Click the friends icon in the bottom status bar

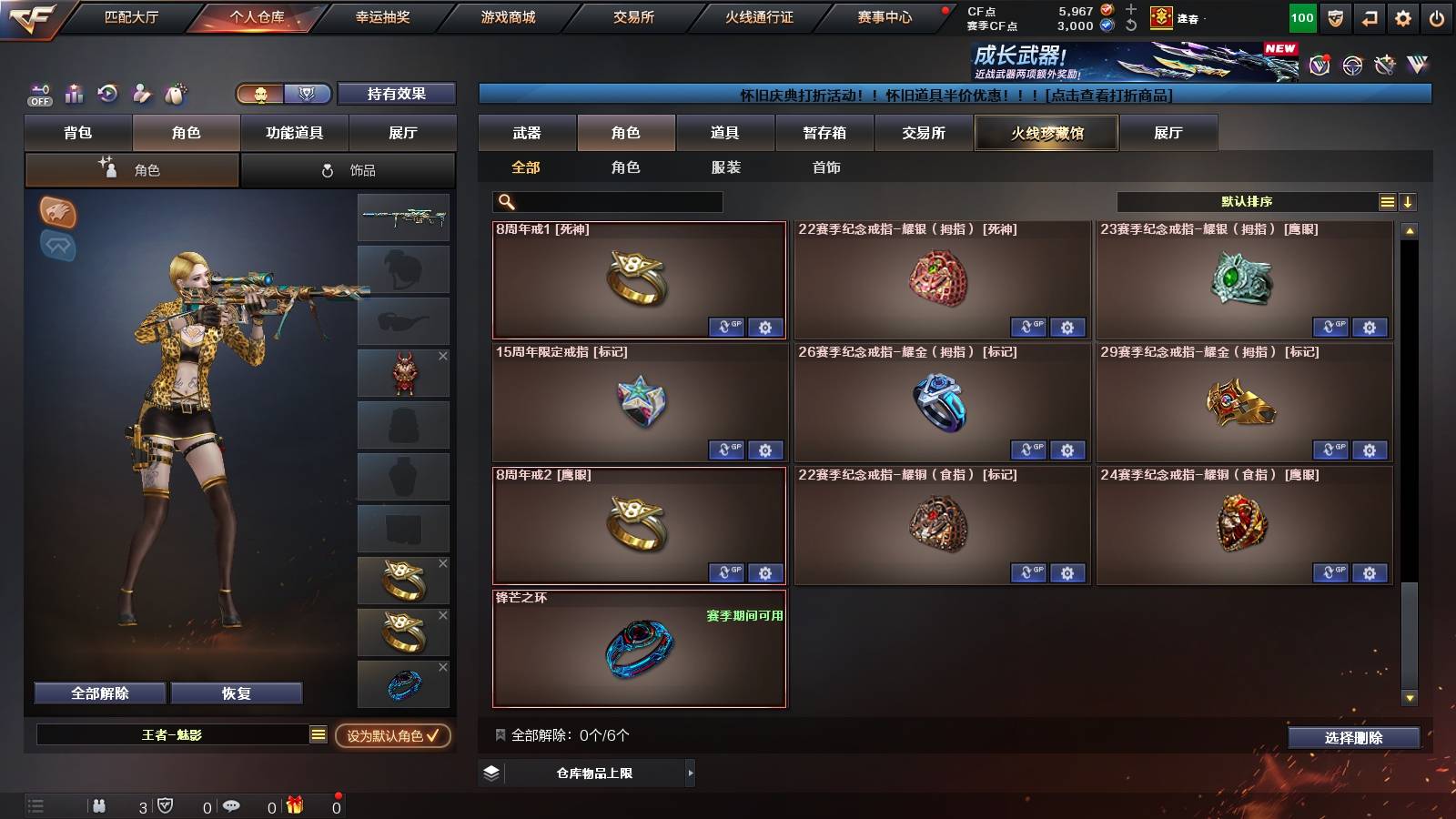click(x=100, y=806)
